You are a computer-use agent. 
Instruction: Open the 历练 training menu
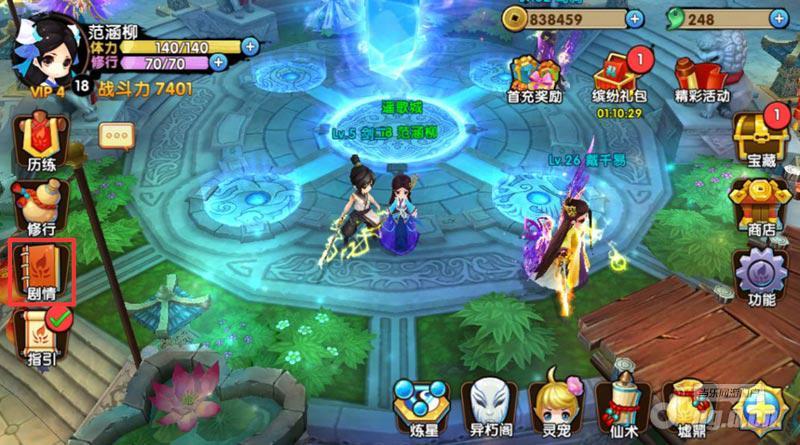pyautogui.click(x=40, y=142)
